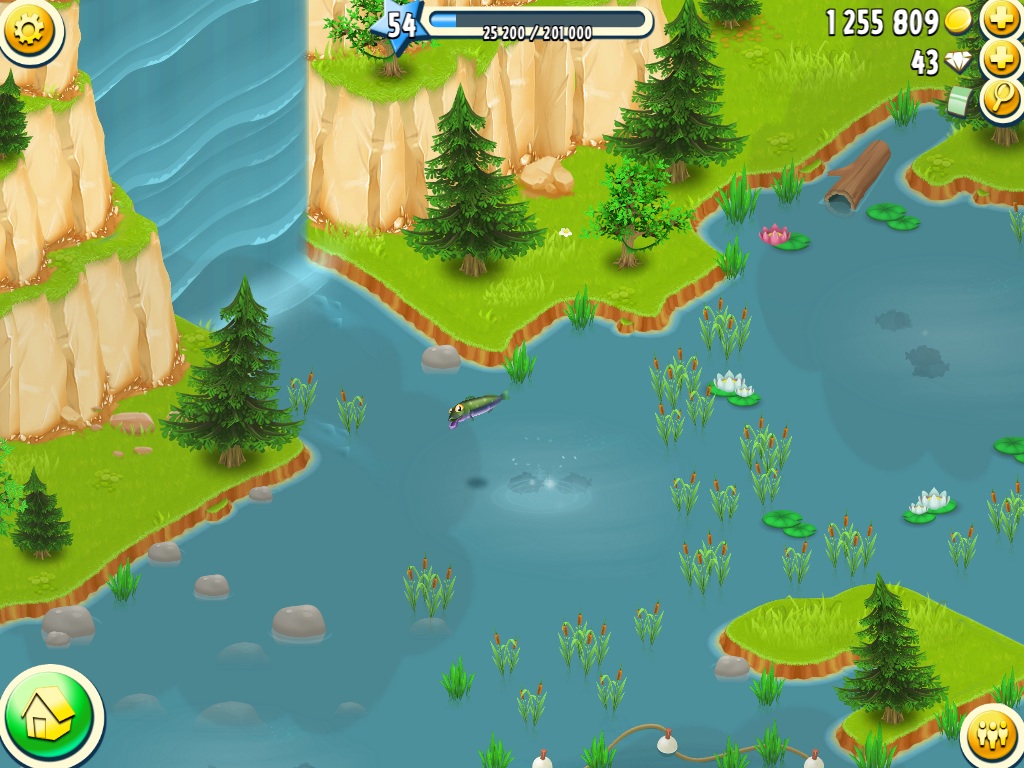Open the magnifying glass button
Viewport: 1024px width, 768px height.
(x=1000, y=98)
